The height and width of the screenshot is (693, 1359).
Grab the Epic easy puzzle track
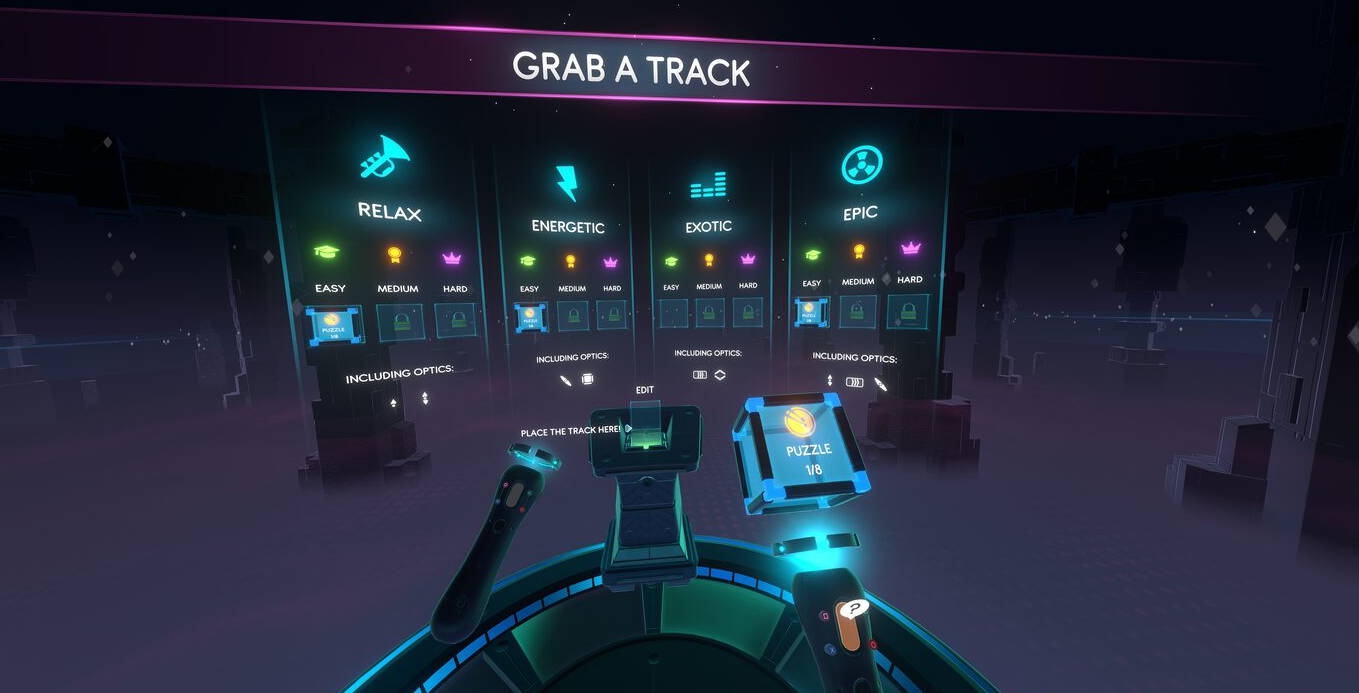812,312
